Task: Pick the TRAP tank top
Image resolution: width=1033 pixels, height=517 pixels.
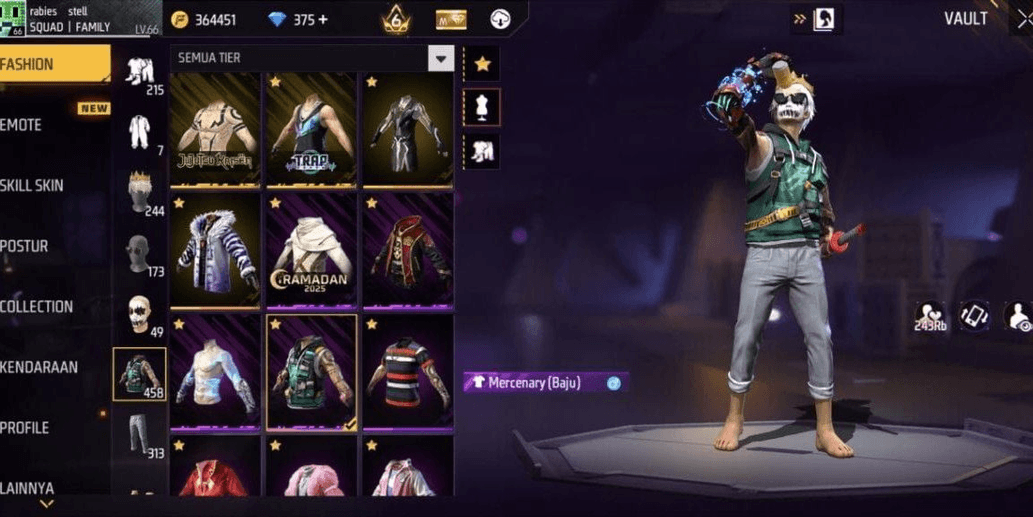Action: (x=311, y=128)
